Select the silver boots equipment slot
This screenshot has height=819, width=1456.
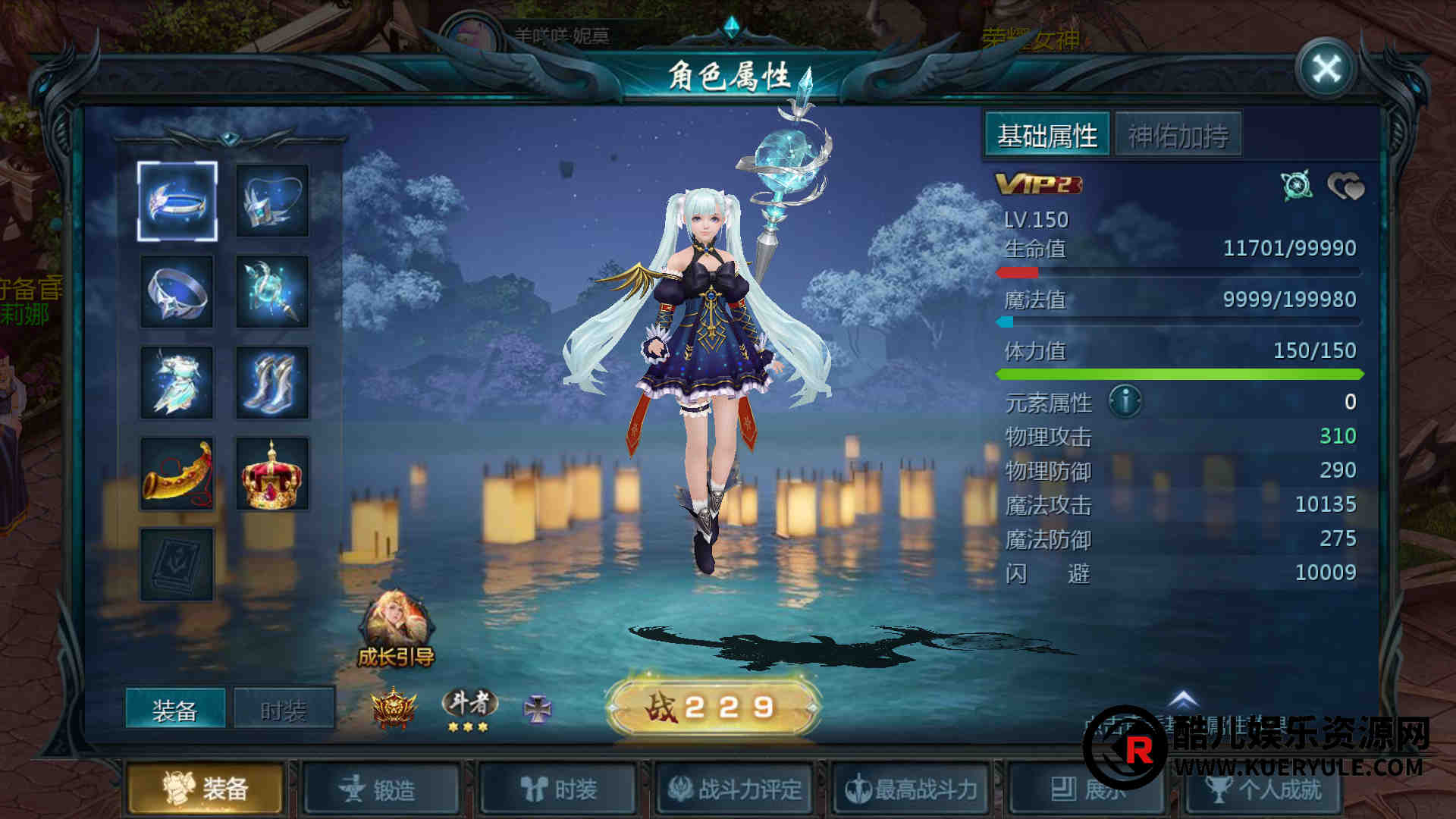point(272,383)
